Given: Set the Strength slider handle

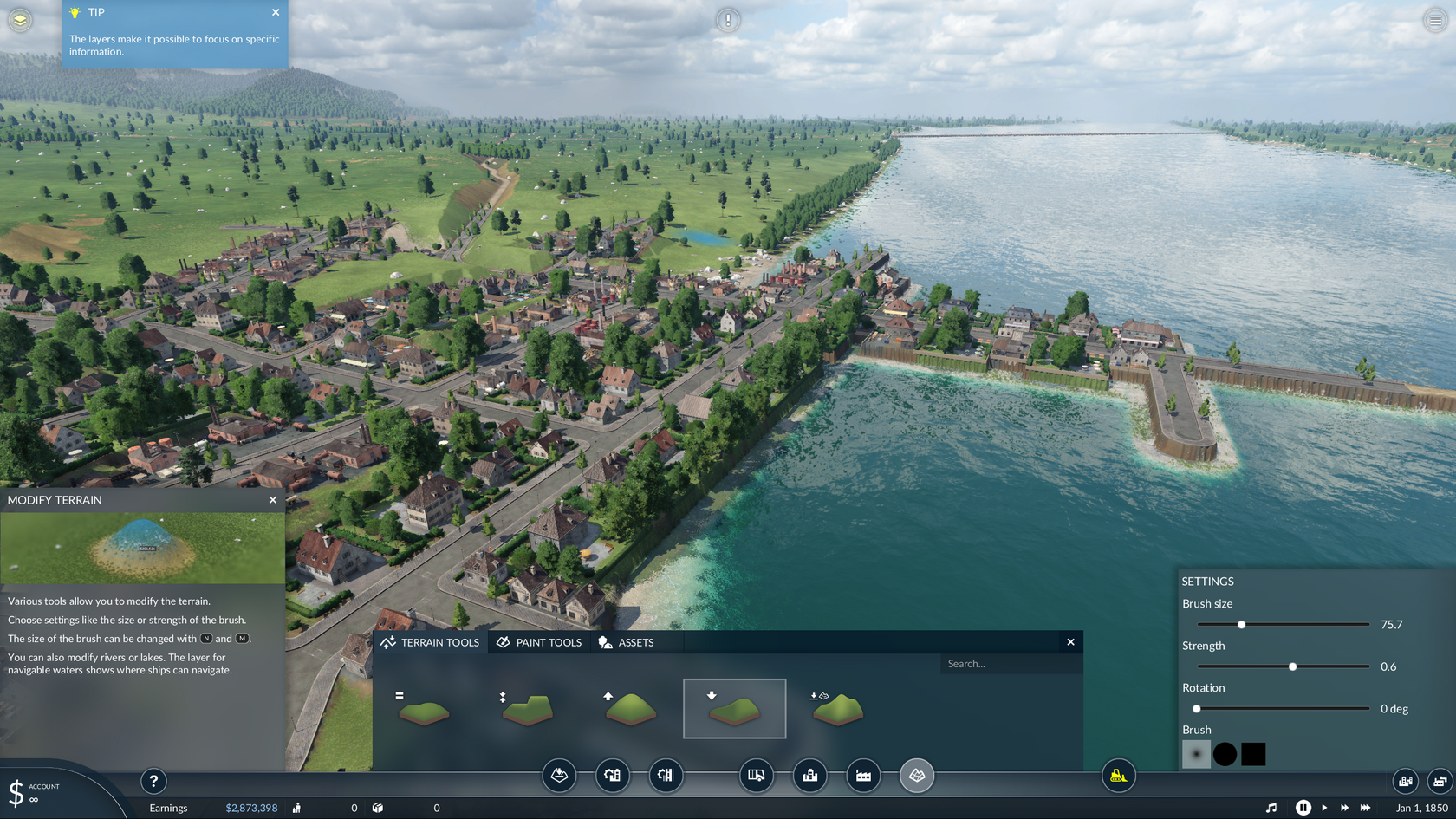Looking at the screenshot, I should point(1292,666).
